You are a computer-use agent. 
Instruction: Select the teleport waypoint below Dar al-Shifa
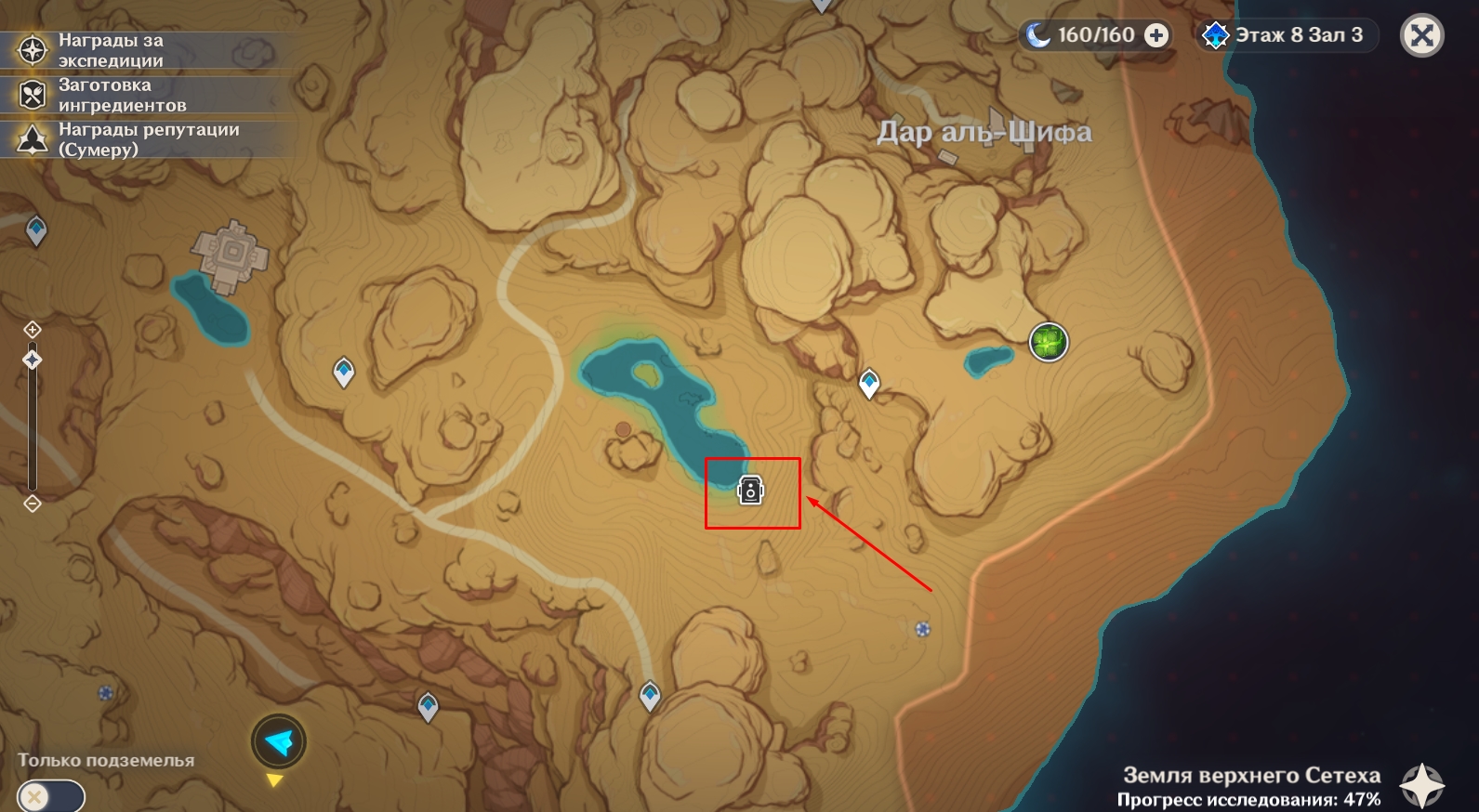[x=869, y=382]
